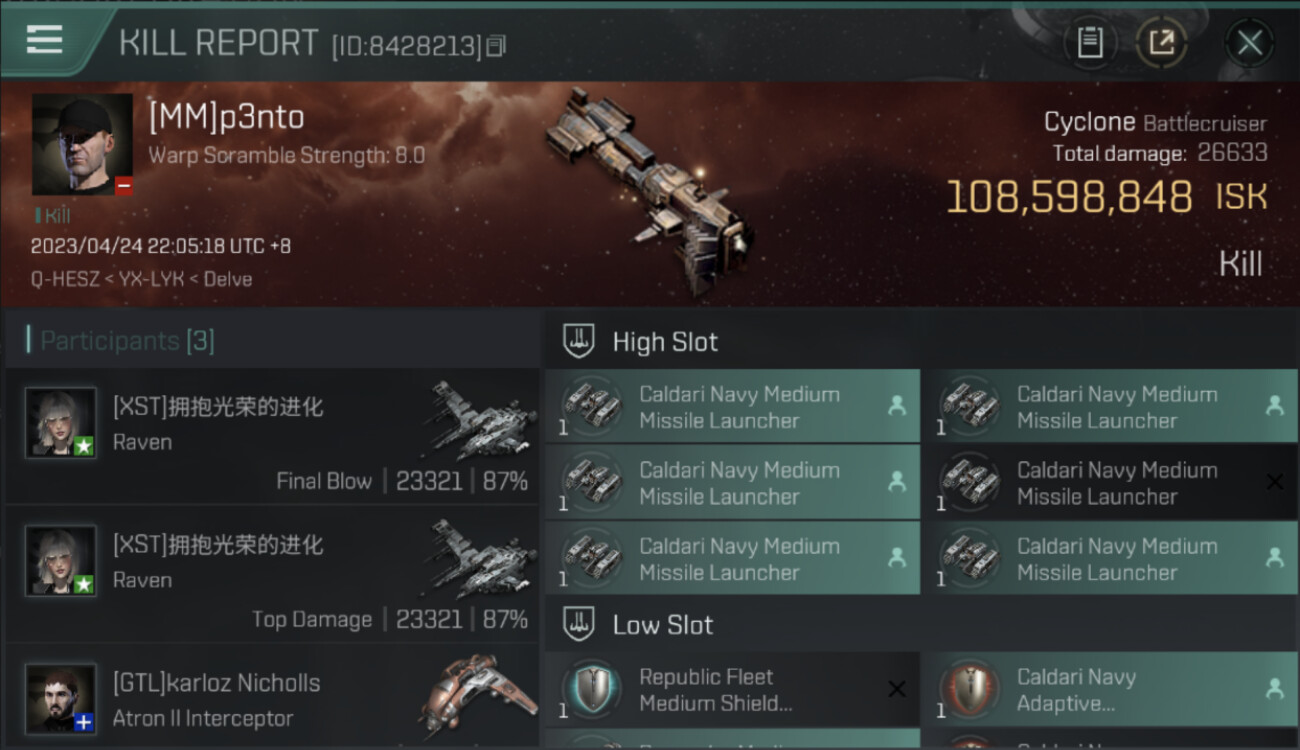Select the Republic Fleet Medium Shield module
Screen dimensions: 1300x750
[732, 690]
